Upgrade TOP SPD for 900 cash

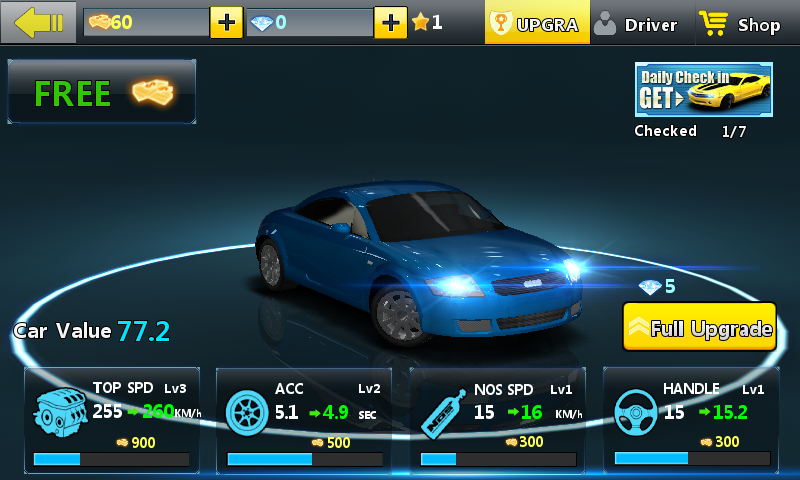[112, 419]
